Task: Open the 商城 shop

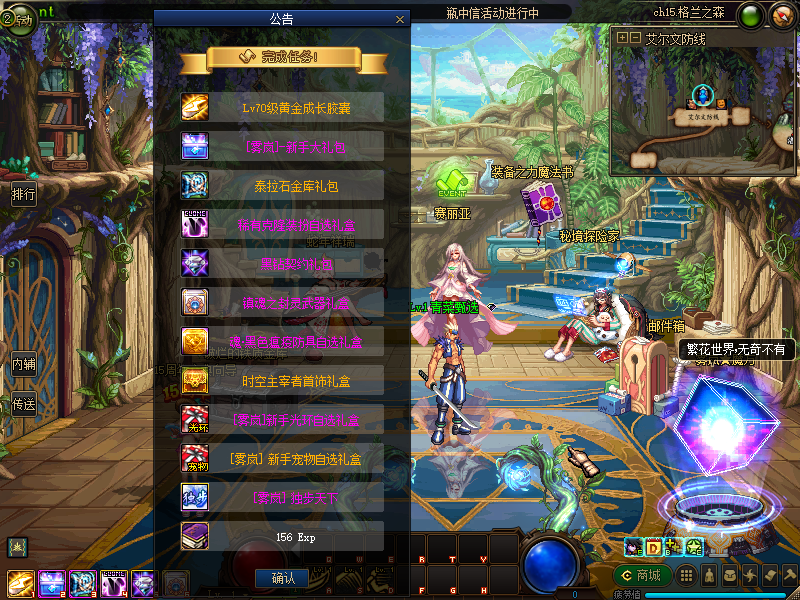Action: 641,576
